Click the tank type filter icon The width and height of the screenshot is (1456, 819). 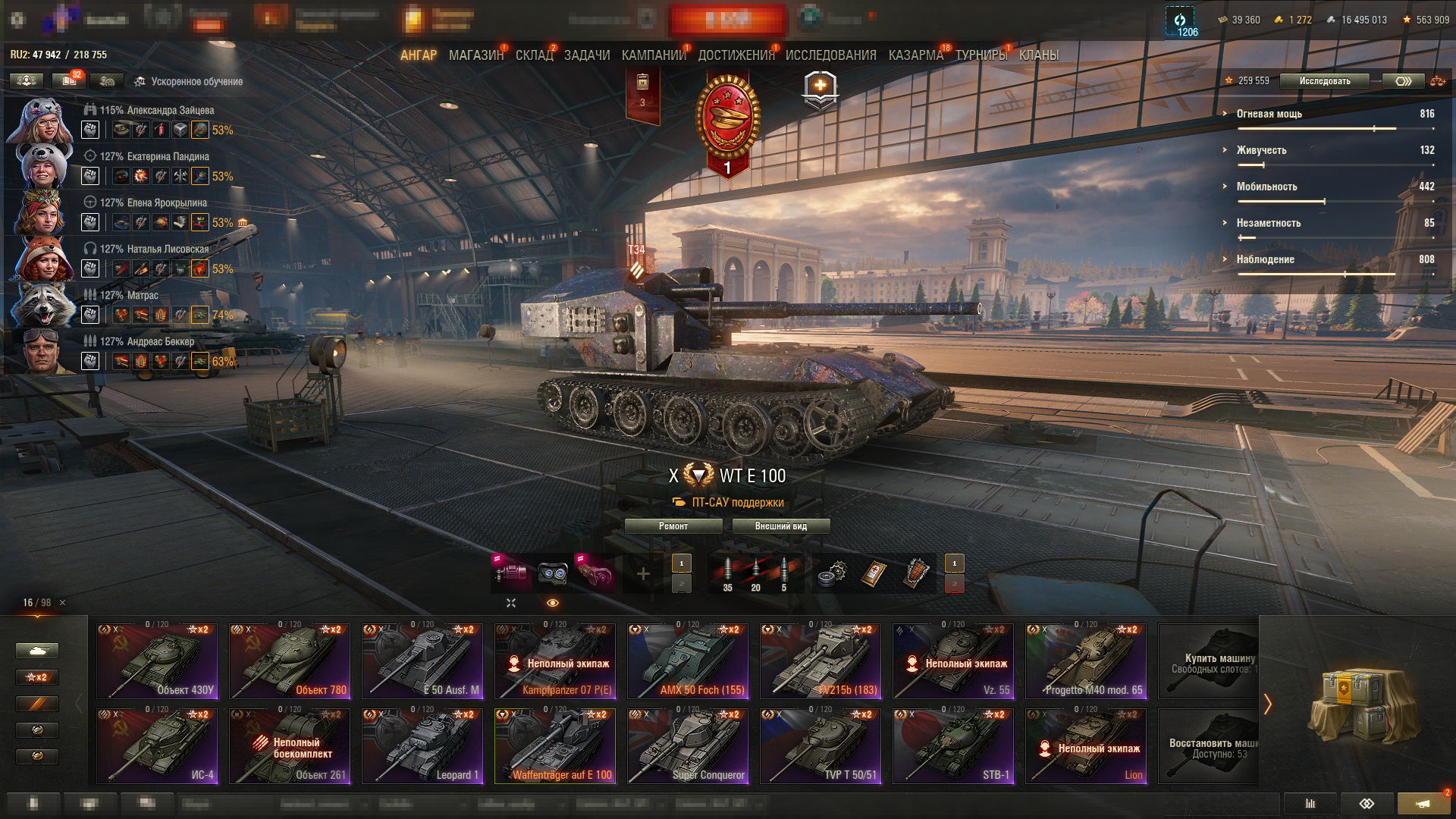(x=36, y=650)
